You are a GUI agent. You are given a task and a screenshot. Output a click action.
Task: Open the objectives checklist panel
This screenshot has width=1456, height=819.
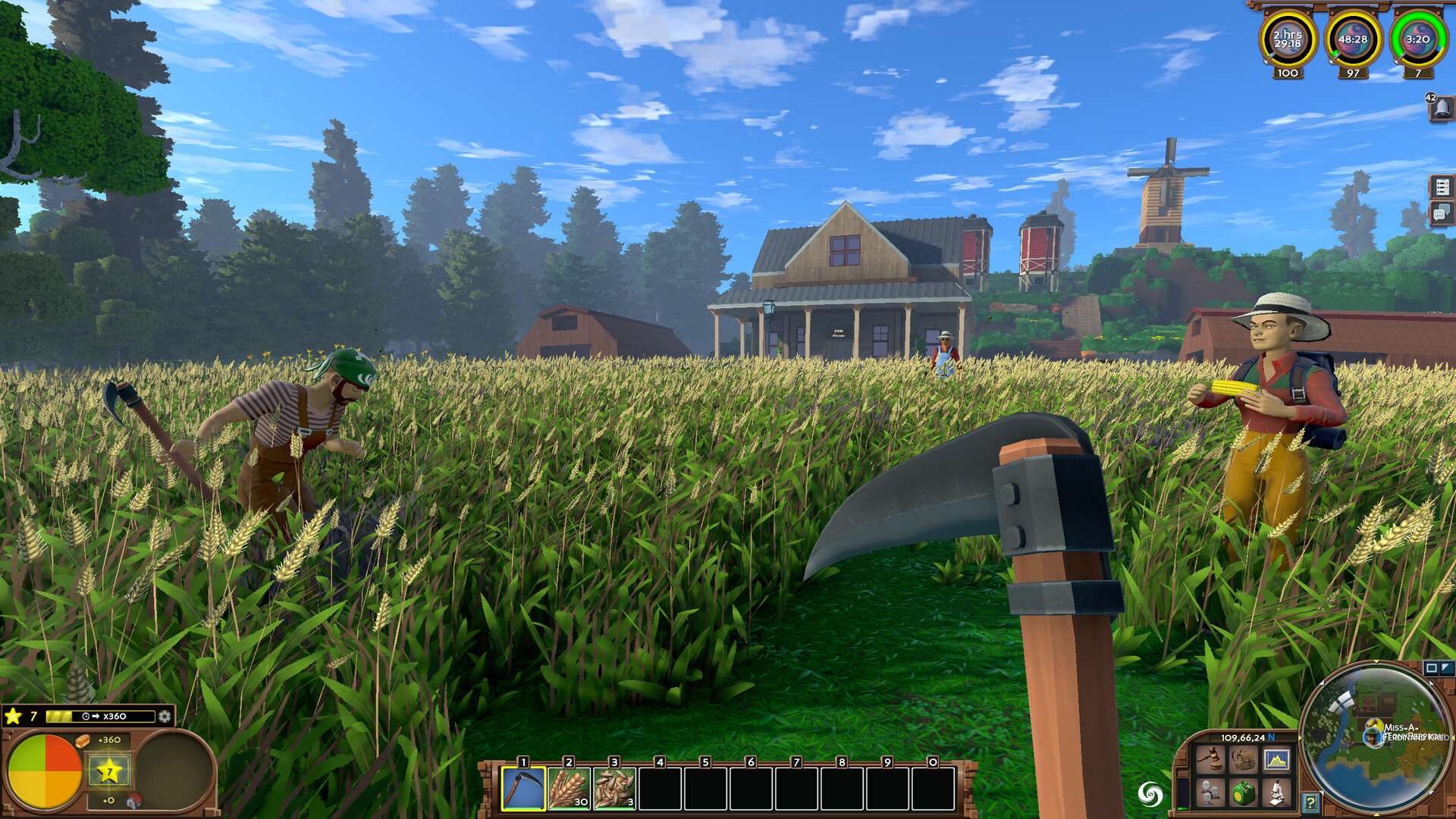click(1442, 186)
